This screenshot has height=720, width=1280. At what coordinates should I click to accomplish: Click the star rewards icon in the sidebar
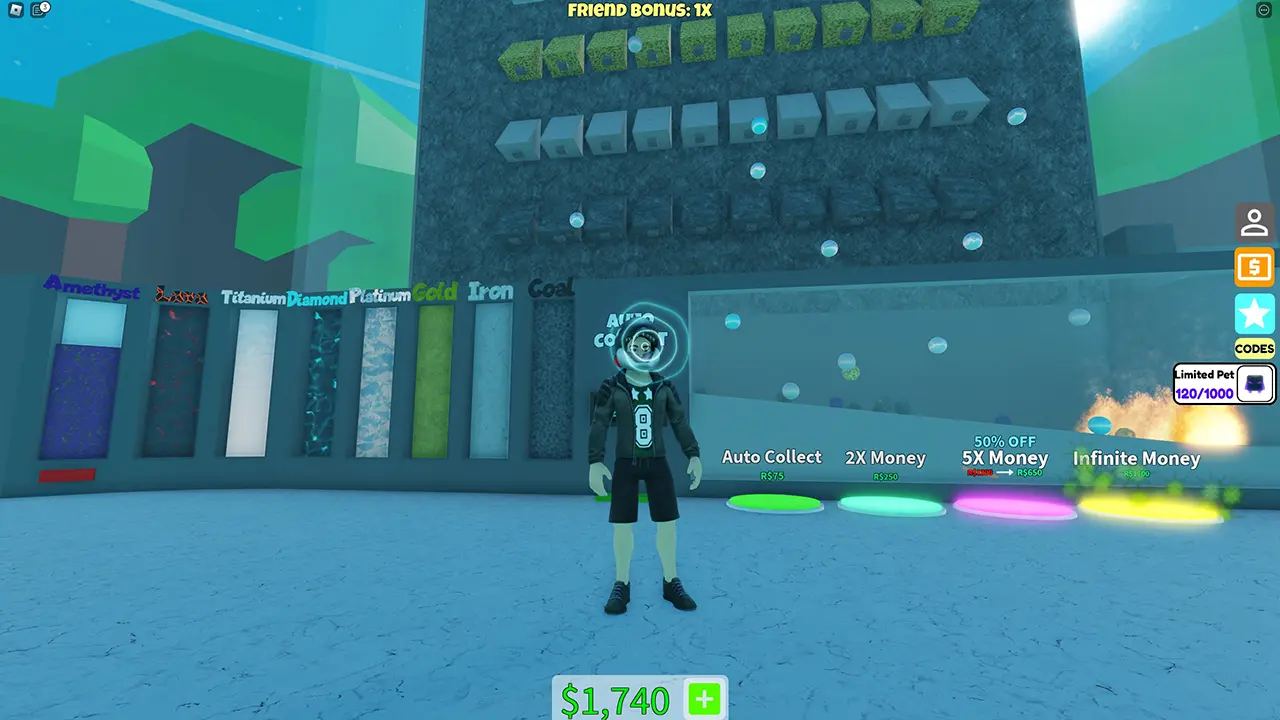pyautogui.click(x=1254, y=313)
